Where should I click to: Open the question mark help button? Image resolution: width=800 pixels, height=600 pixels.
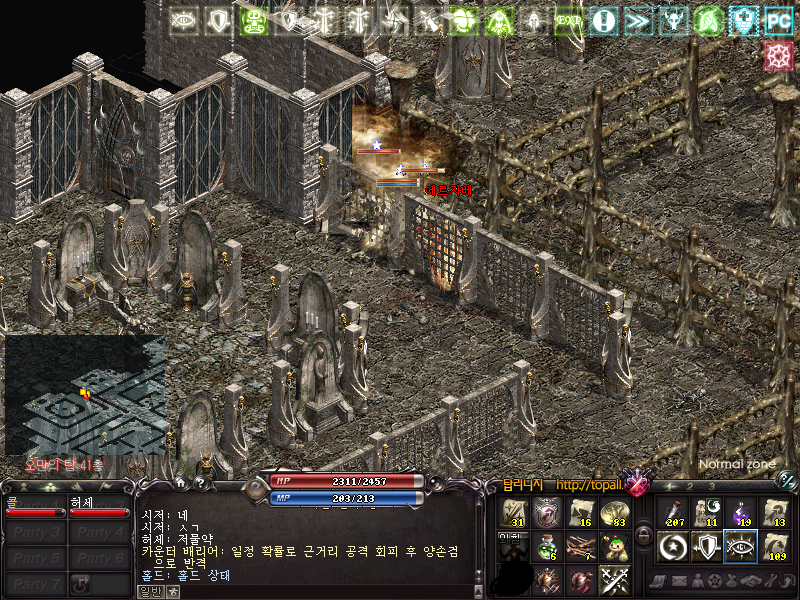coord(200,483)
